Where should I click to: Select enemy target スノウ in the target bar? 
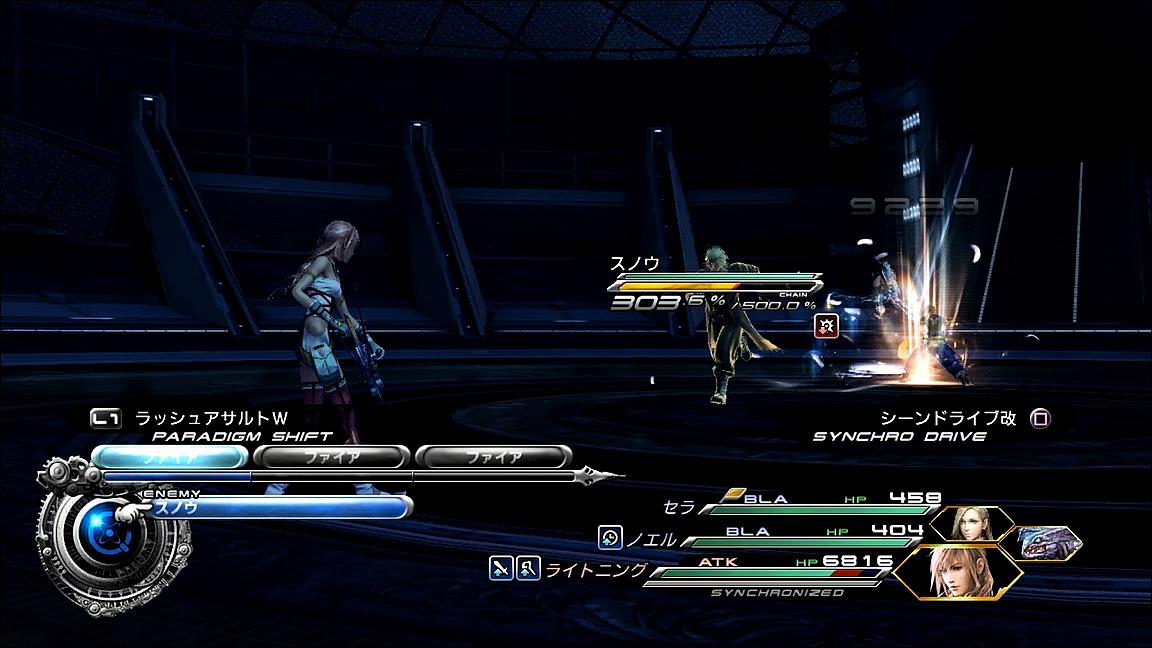(x=275, y=507)
